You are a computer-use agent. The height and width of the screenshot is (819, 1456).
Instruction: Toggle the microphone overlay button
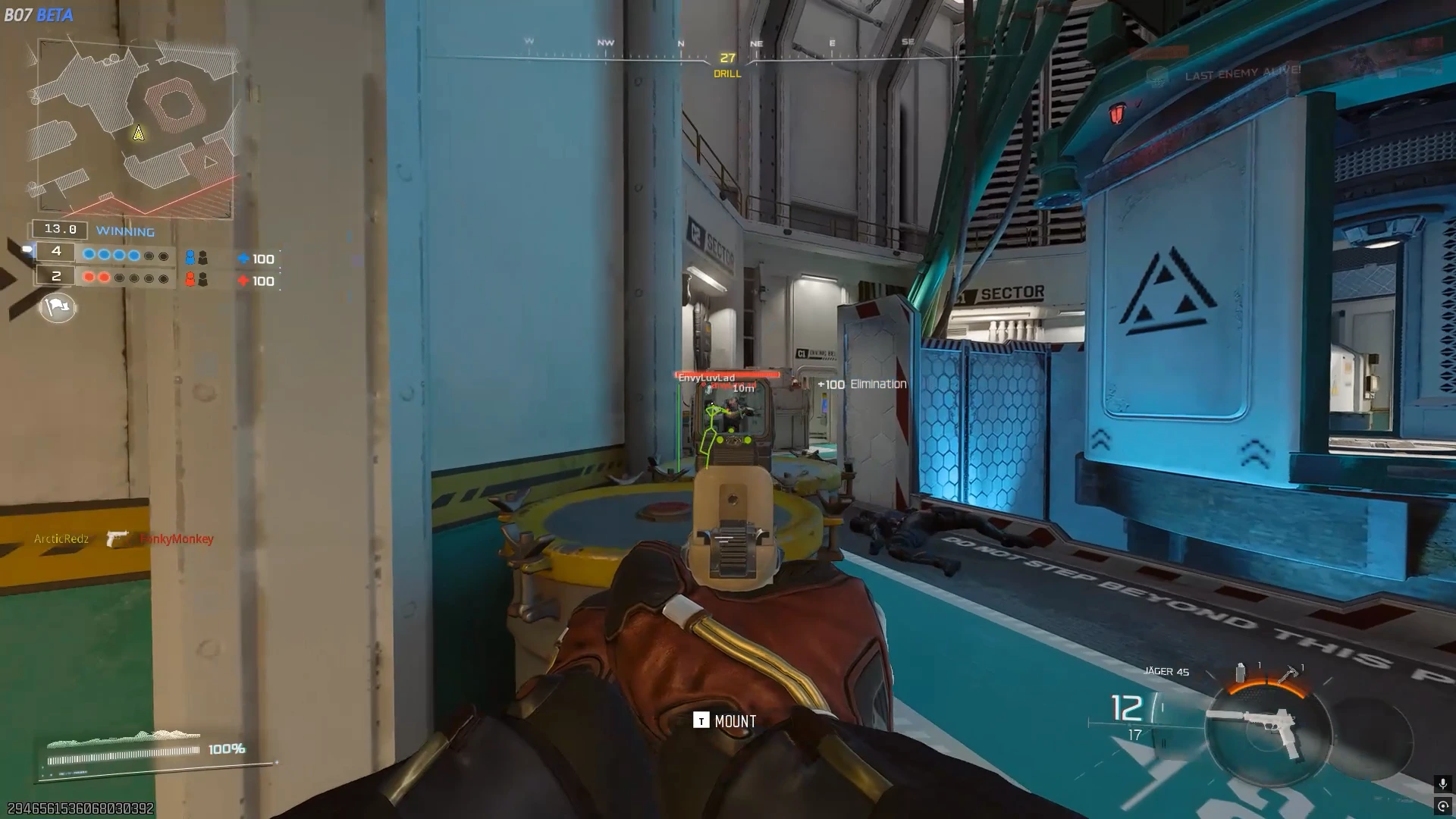tap(1442, 783)
